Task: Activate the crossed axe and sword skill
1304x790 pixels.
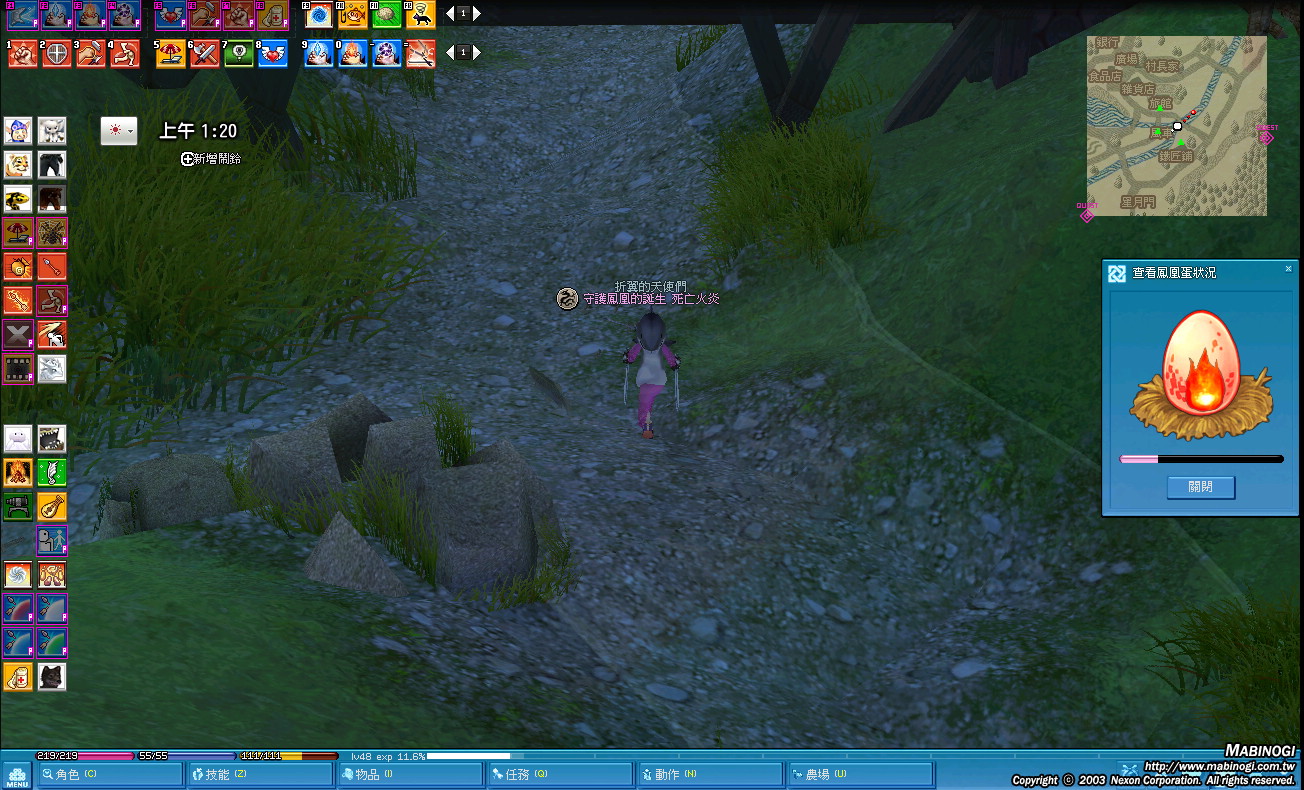Action: point(205,54)
